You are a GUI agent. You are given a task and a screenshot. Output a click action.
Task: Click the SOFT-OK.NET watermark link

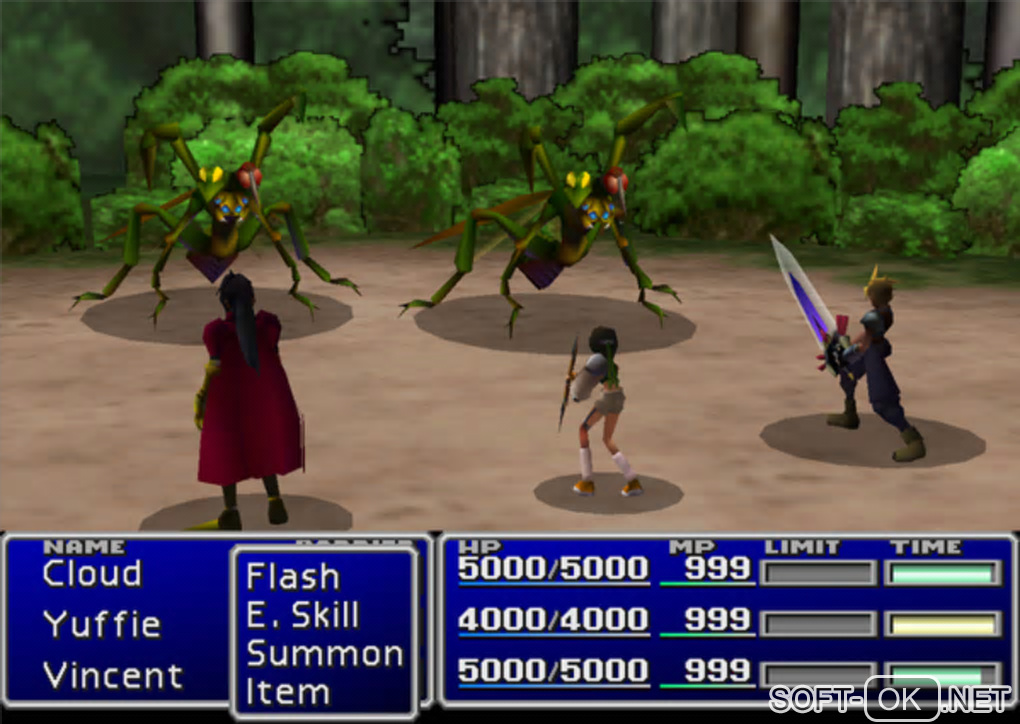click(x=890, y=698)
